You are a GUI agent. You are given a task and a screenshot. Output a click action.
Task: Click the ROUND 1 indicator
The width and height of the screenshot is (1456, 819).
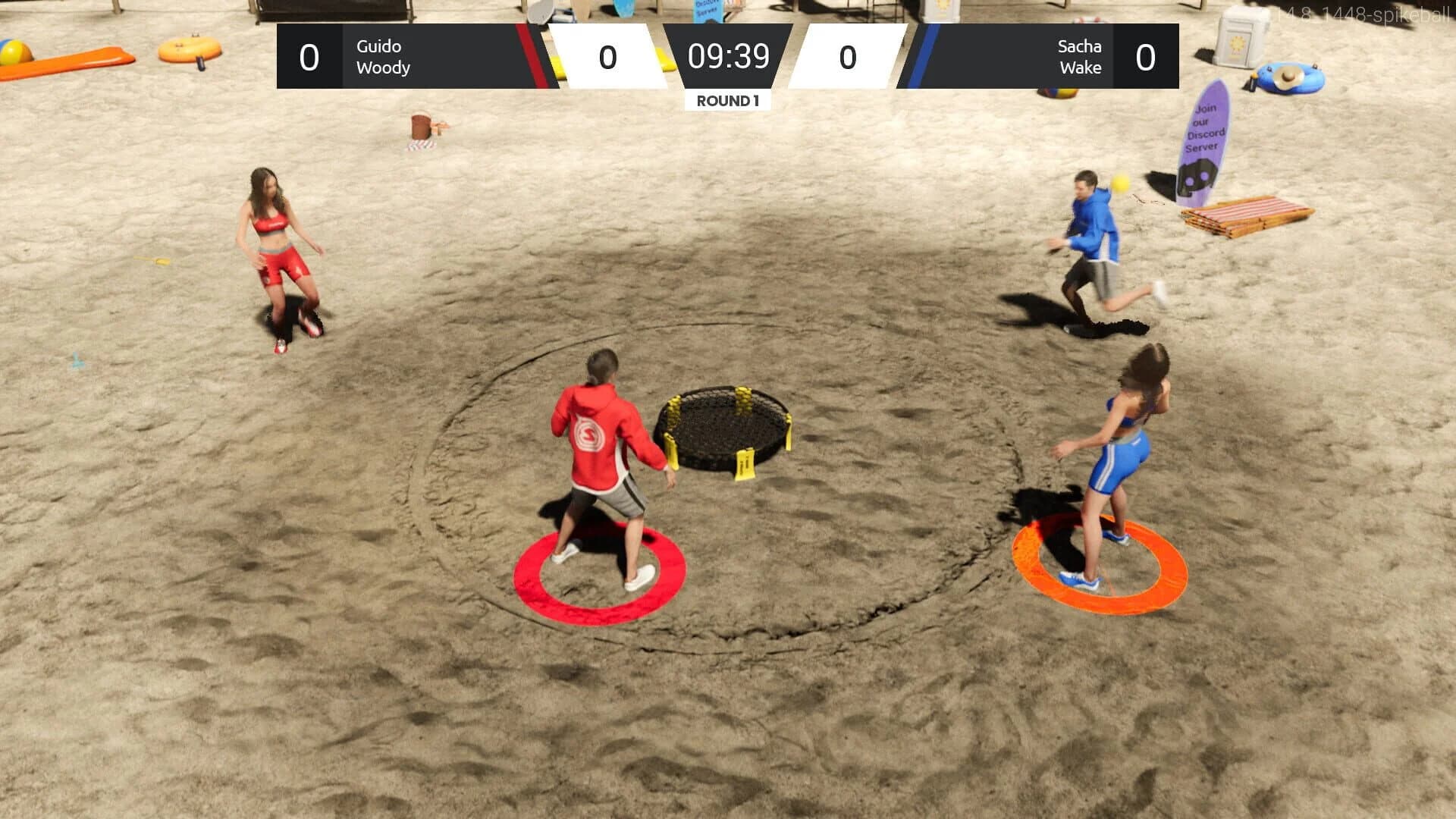[x=726, y=99]
